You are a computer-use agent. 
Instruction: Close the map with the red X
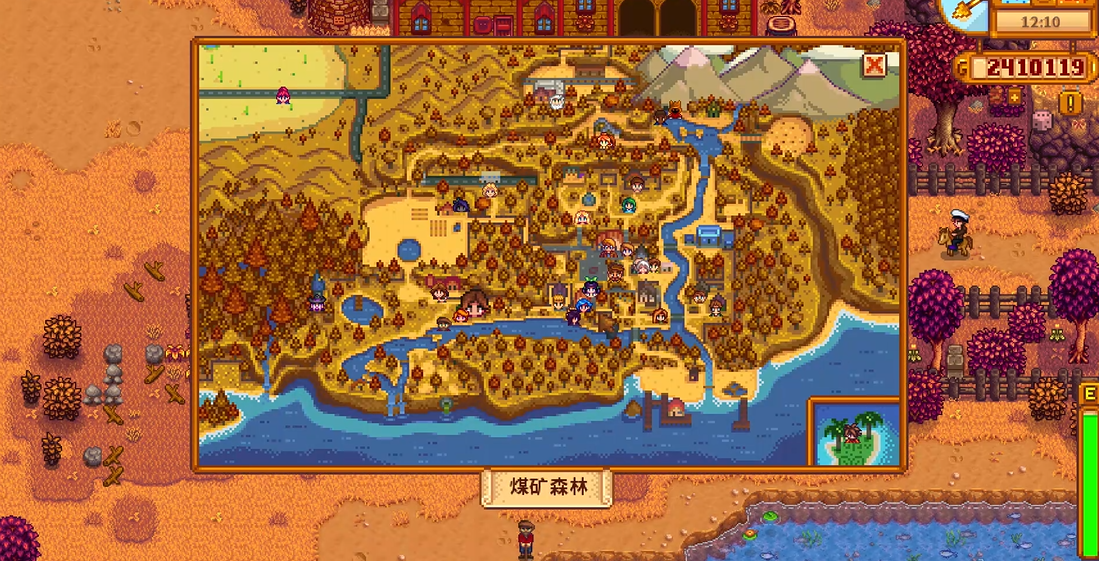(874, 65)
